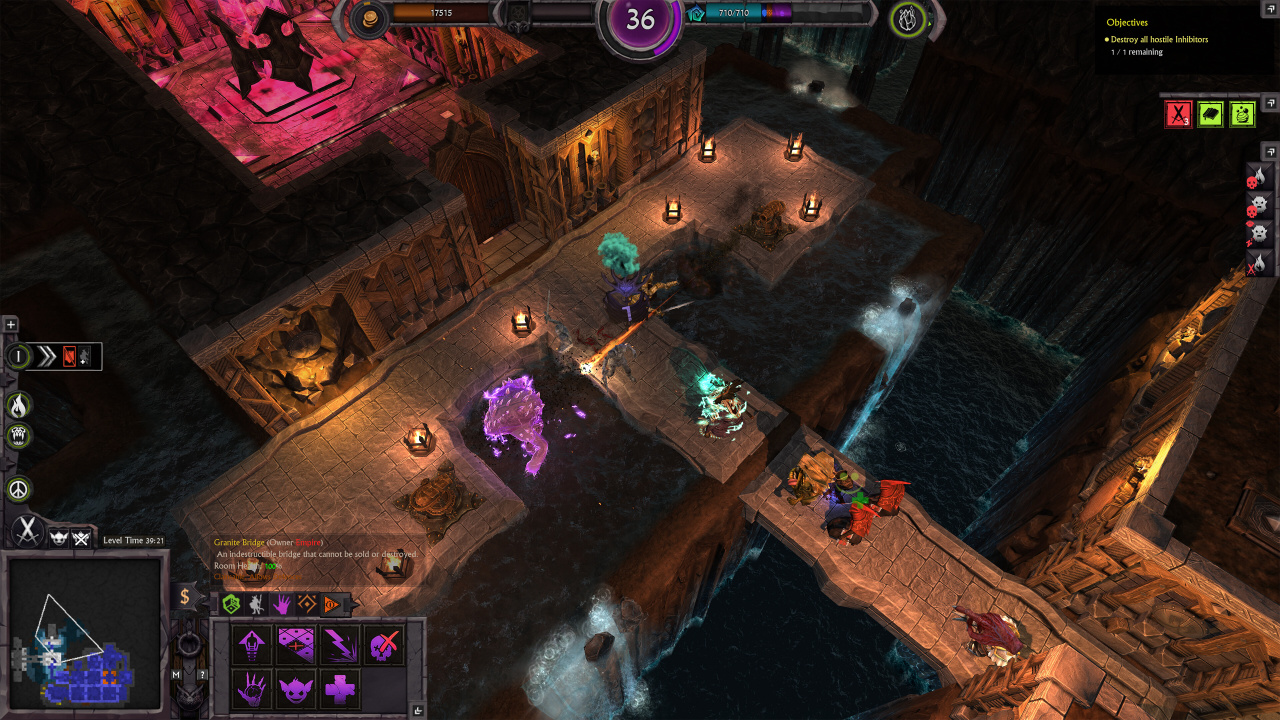Image resolution: width=1280 pixels, height=720 pixels.
Task: Open the purple hand spells tab
Action: [282, 604]
